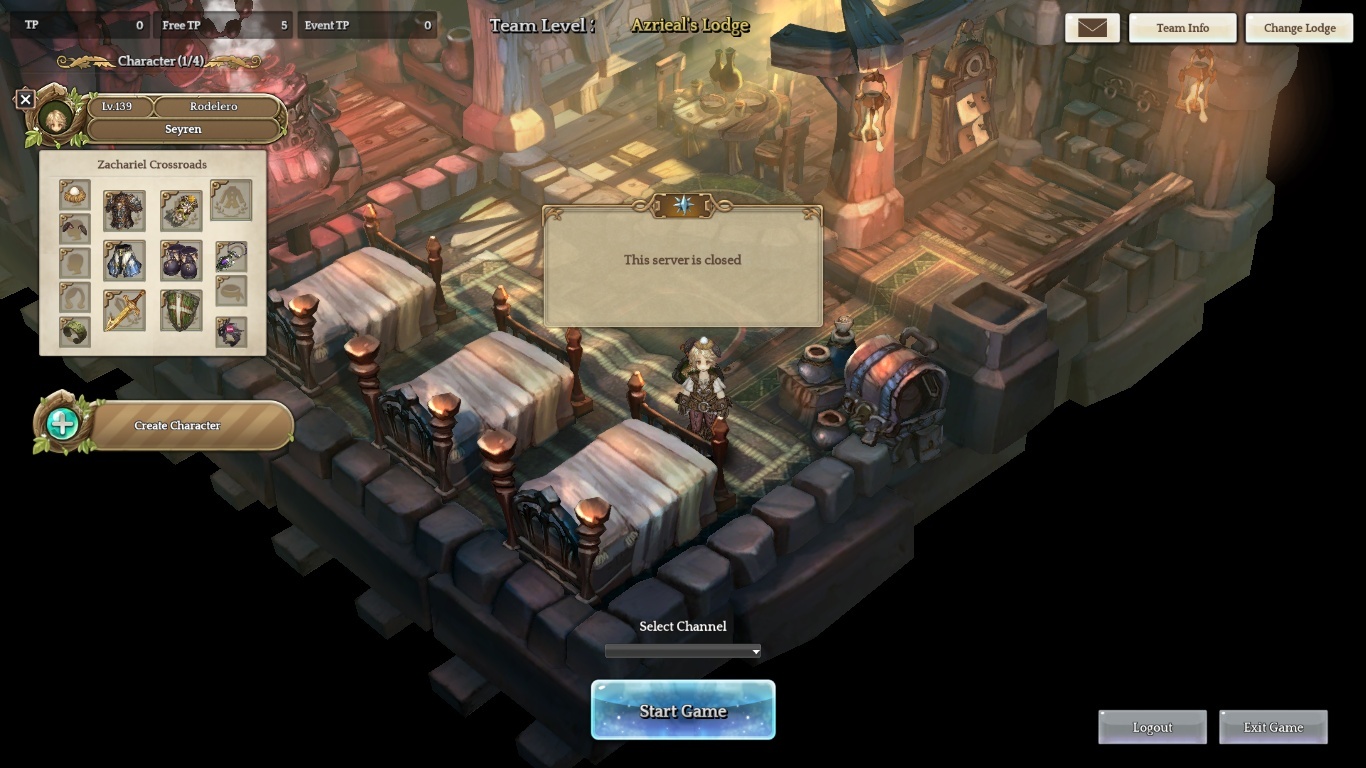Choose the green bracelet slot
The height and width of the screenshot is (768, 1366).
[74, 331]
